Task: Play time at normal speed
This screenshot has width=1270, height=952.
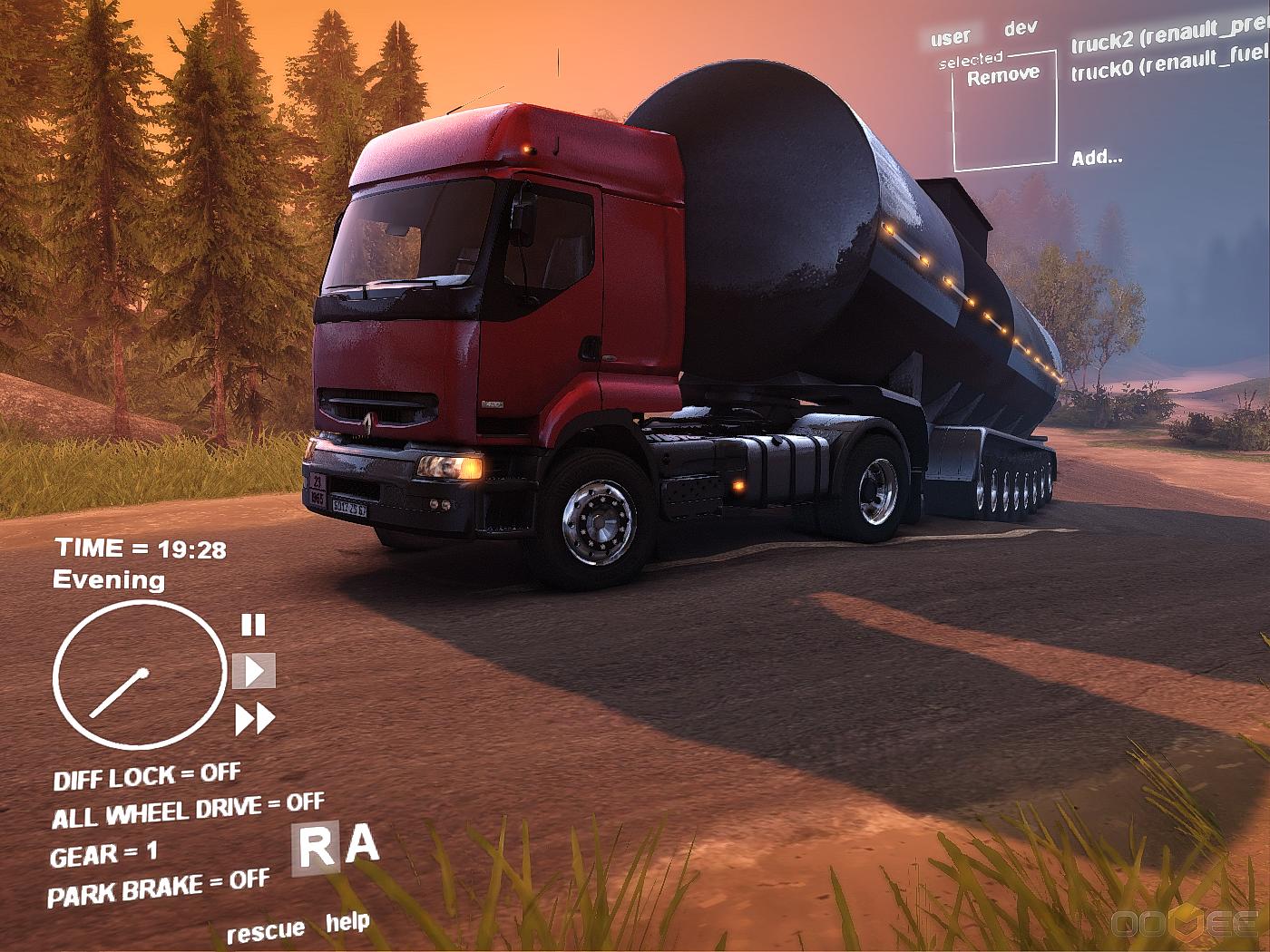Action: tap(254, 672)
